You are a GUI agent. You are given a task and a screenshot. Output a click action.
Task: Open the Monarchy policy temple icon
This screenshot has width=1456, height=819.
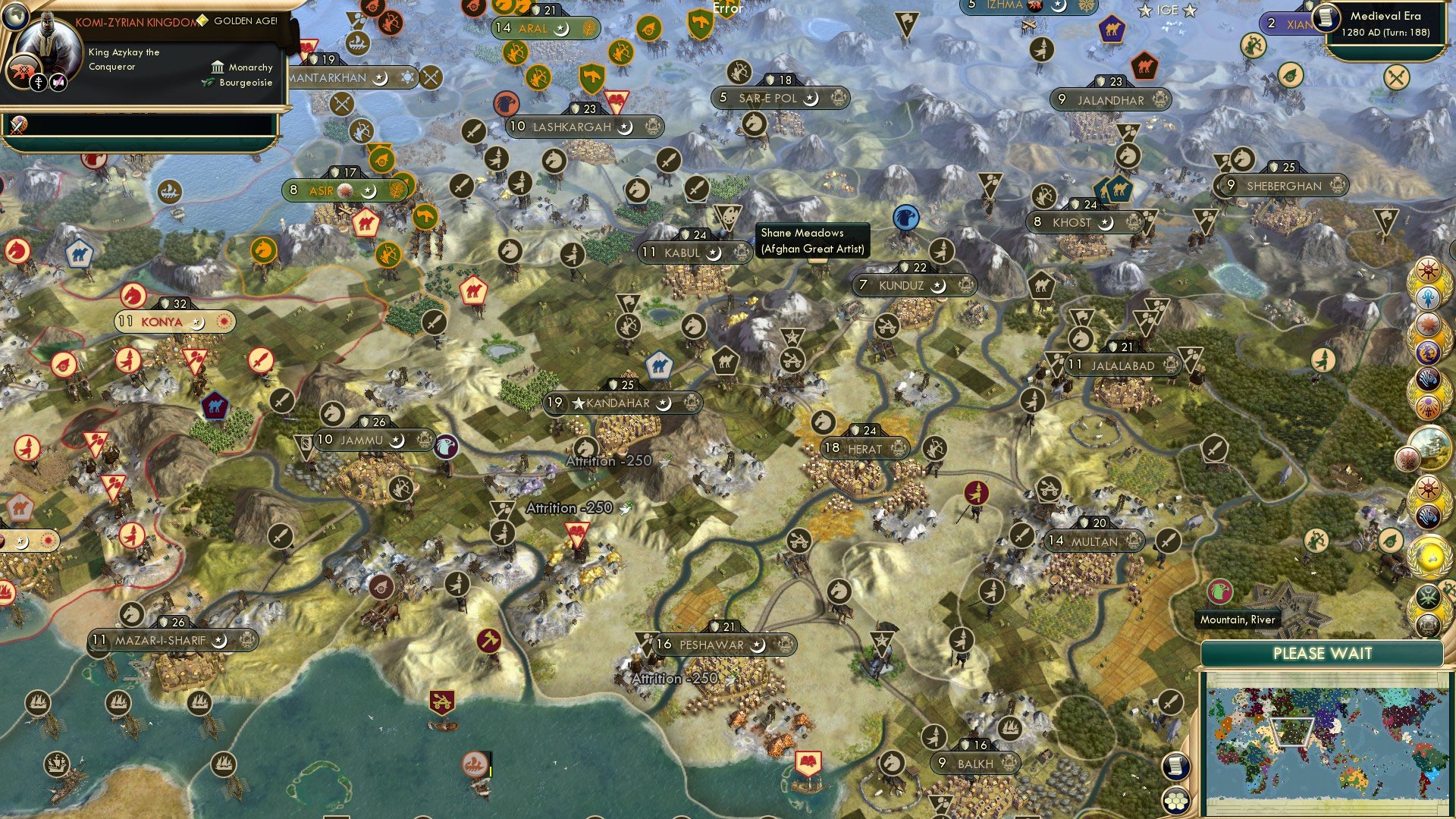coord(217,68)
